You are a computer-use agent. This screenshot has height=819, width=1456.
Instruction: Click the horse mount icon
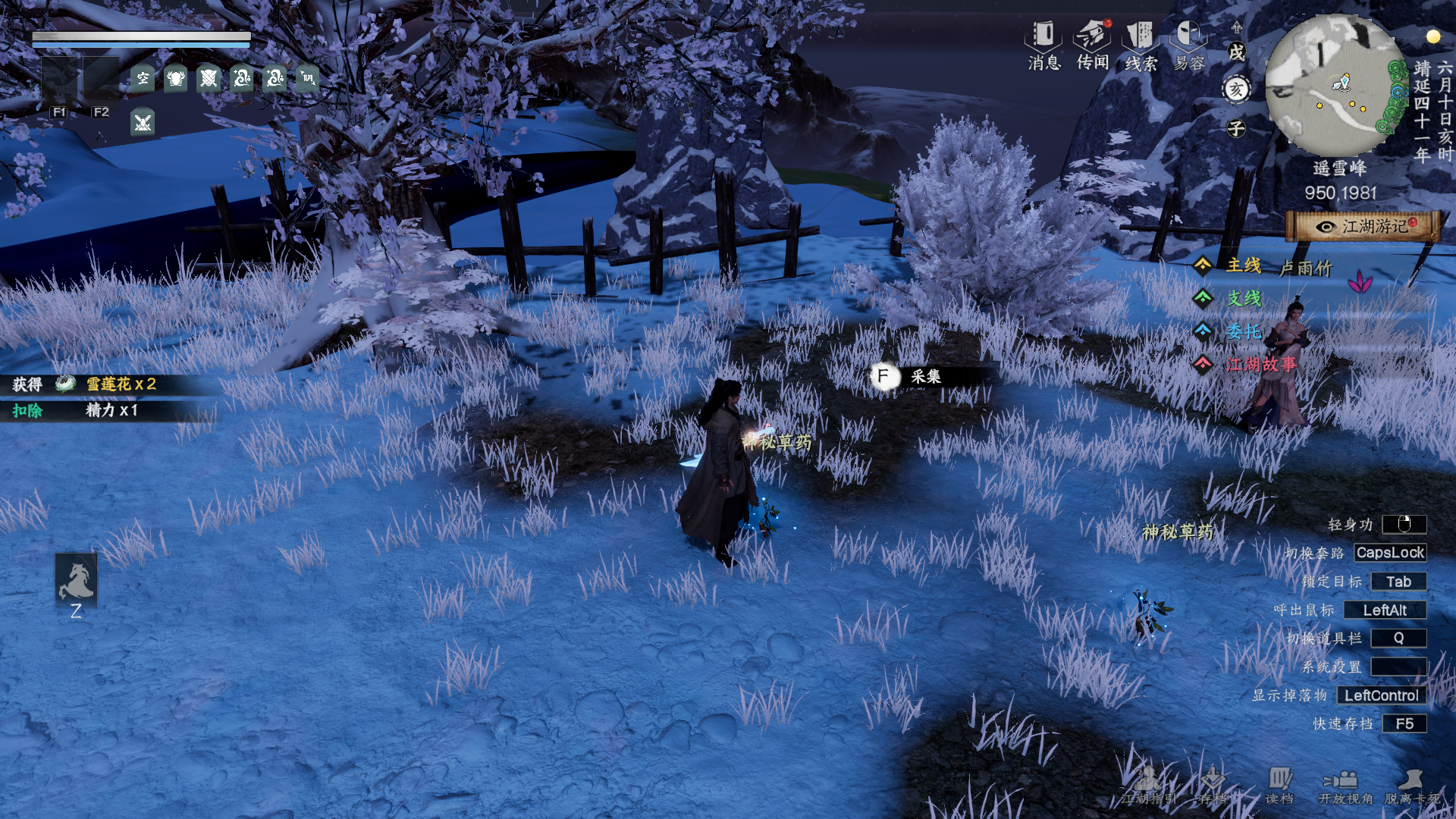point(76,579)
